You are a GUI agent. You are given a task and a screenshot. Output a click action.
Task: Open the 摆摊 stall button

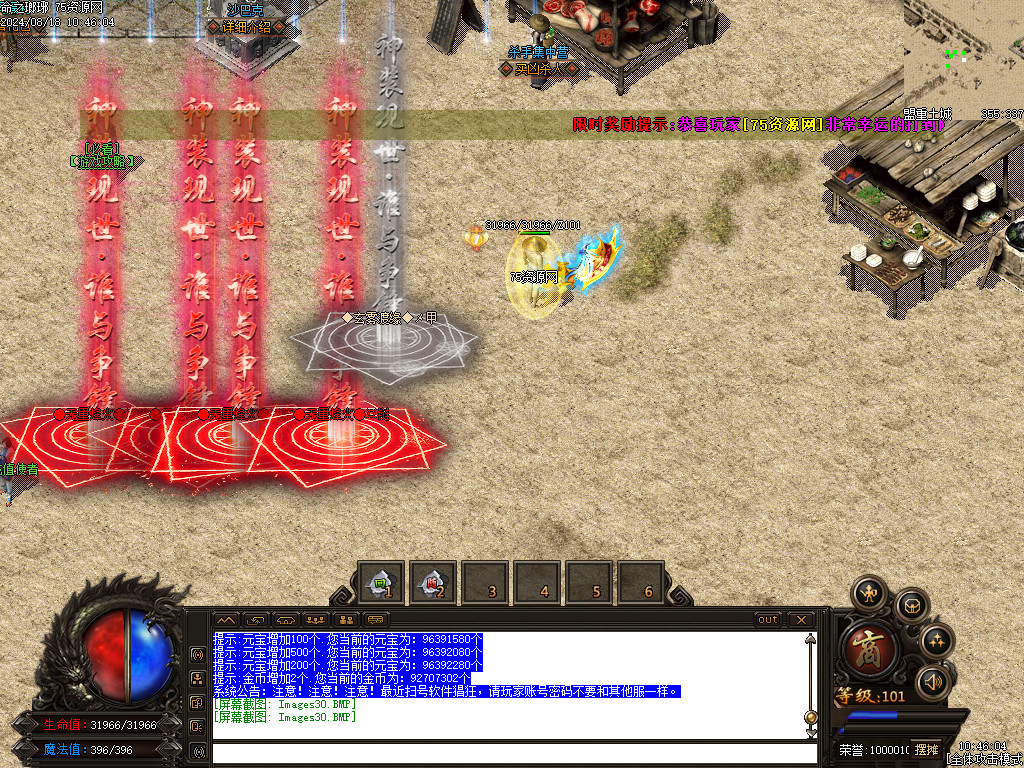(x=926, y=749)
